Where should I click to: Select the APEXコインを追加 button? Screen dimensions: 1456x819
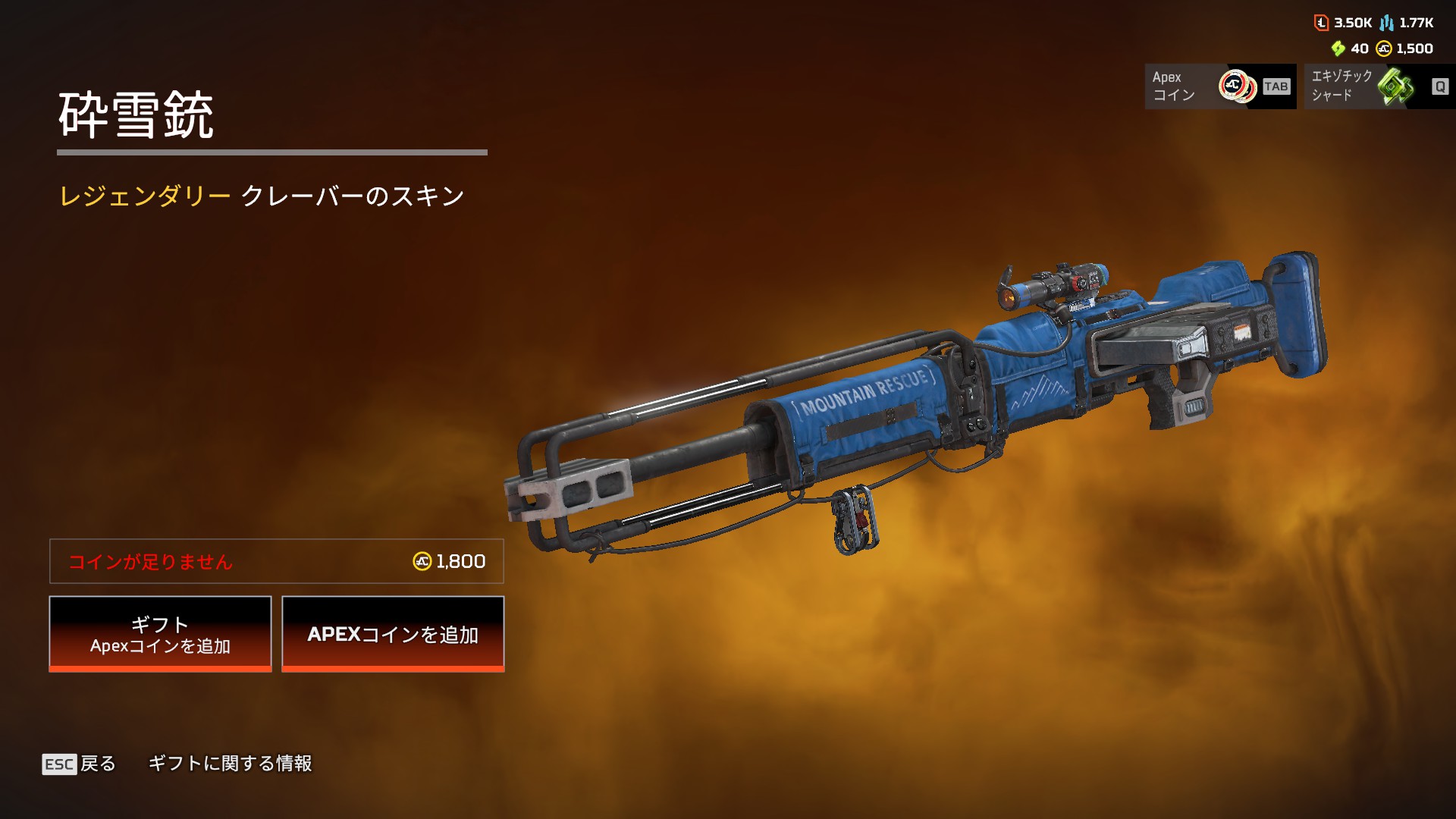pos(393,634)
